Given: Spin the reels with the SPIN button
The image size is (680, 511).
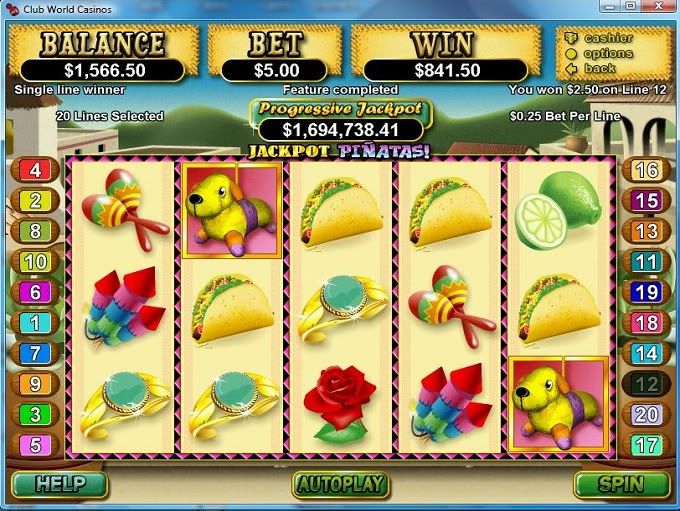Looking at the screenshot, I should coord(621,485).
